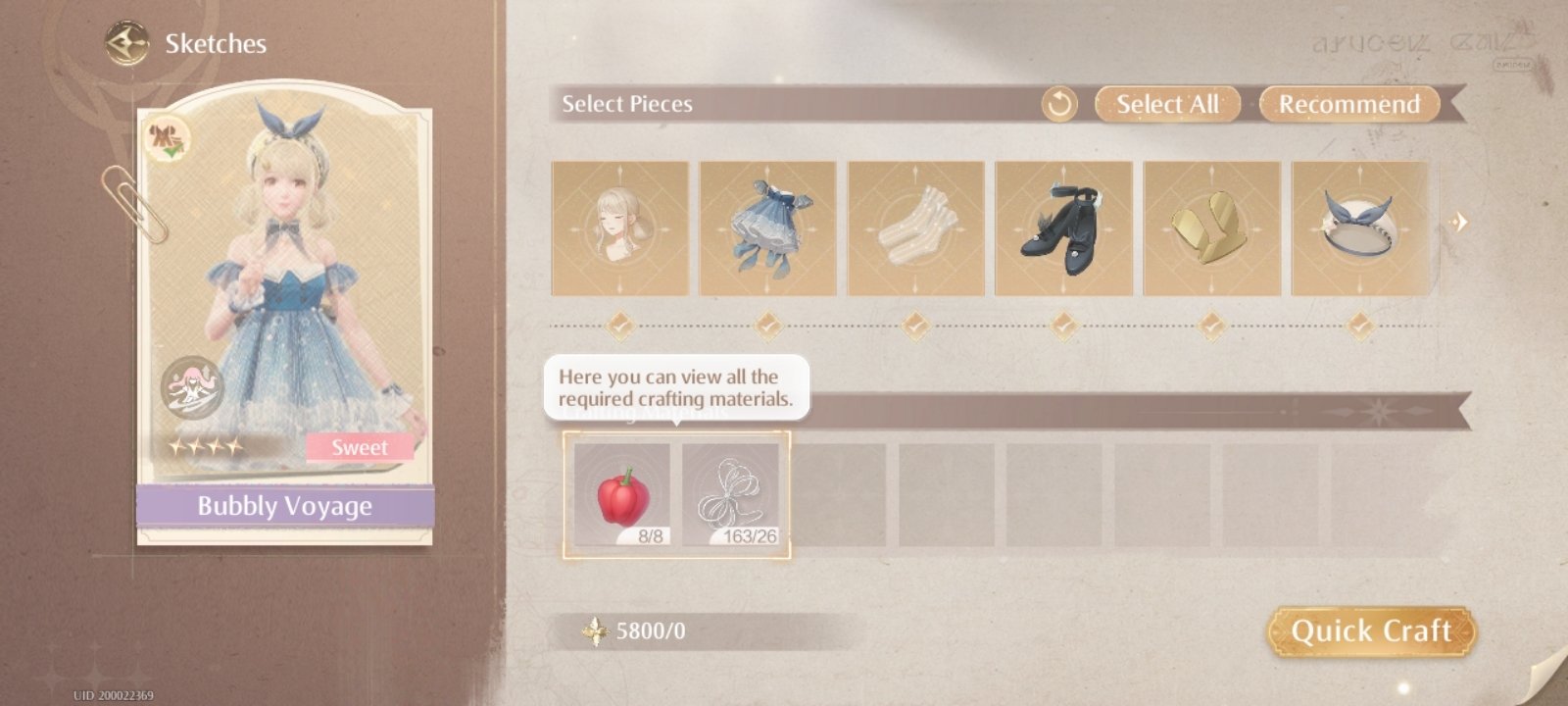Choose the Recommend button
1568x706 pixels.
pyautogui.click(x=1348, y=104)
